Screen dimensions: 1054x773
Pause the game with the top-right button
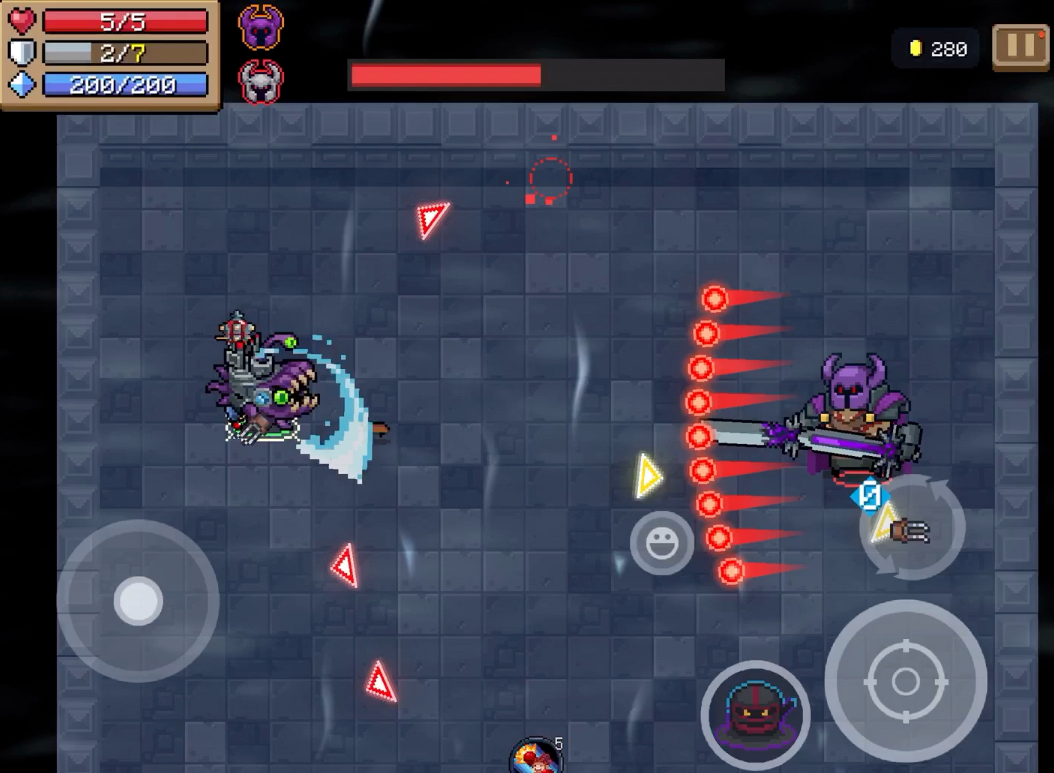1020,48
